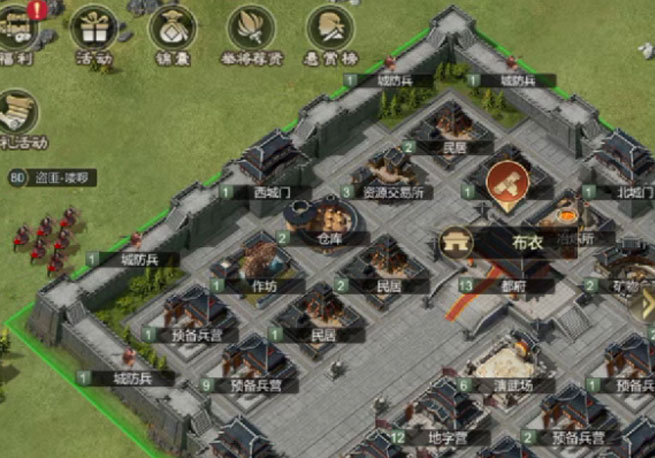Image resolution: width=655 pixels, height=458 pixels.
Task: Open the 悬赏榜 bounty board
Action: click(x=330, y=28)
